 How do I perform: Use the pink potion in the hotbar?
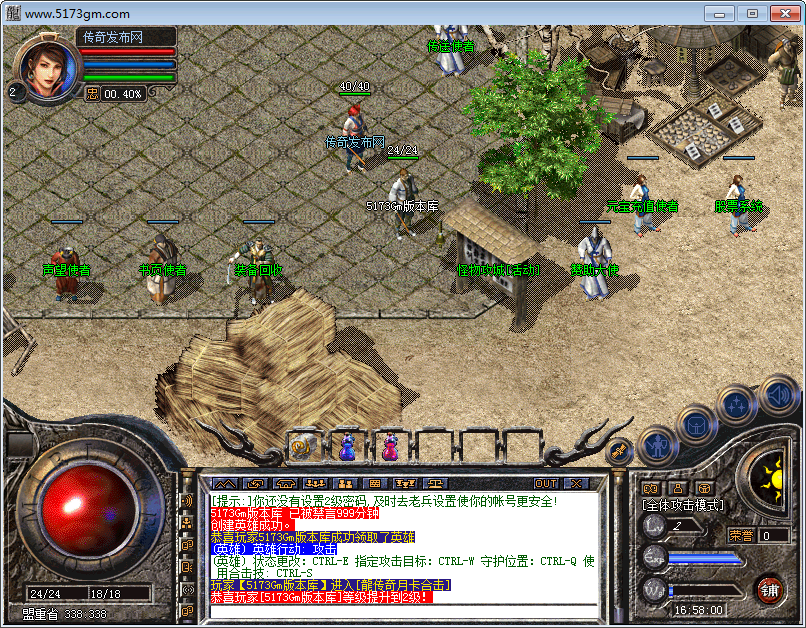click(x=390, y=447)
